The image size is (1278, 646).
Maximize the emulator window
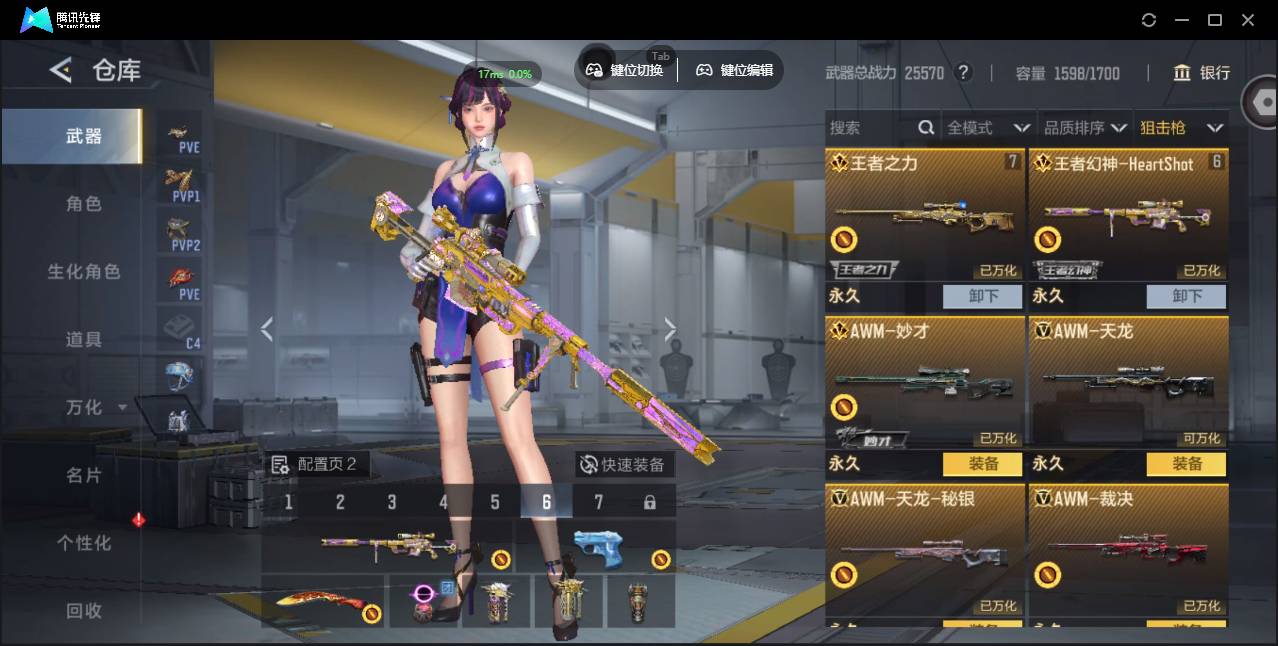click(1215, 20)
